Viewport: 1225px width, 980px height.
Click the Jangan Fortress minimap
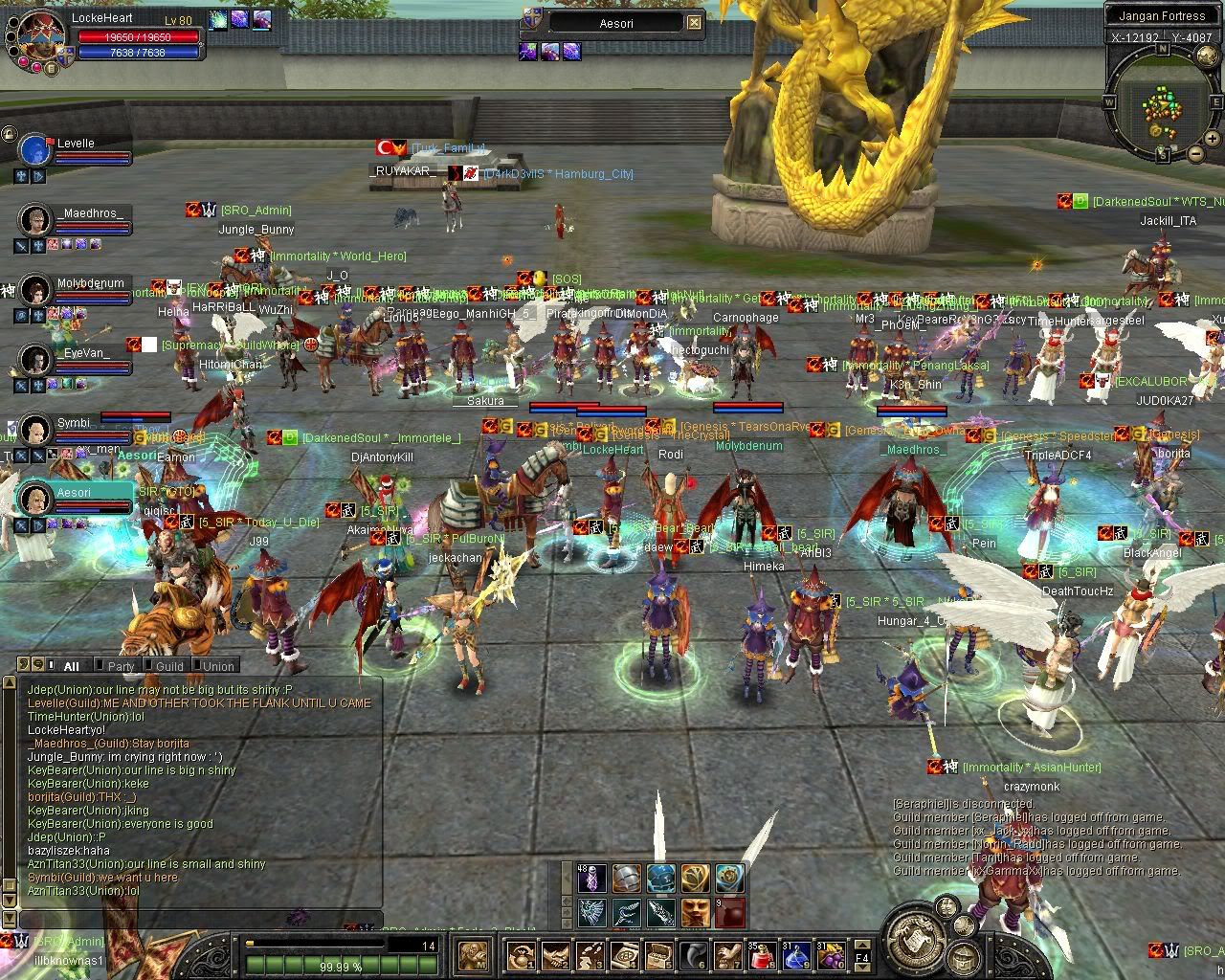point(1163,105)
